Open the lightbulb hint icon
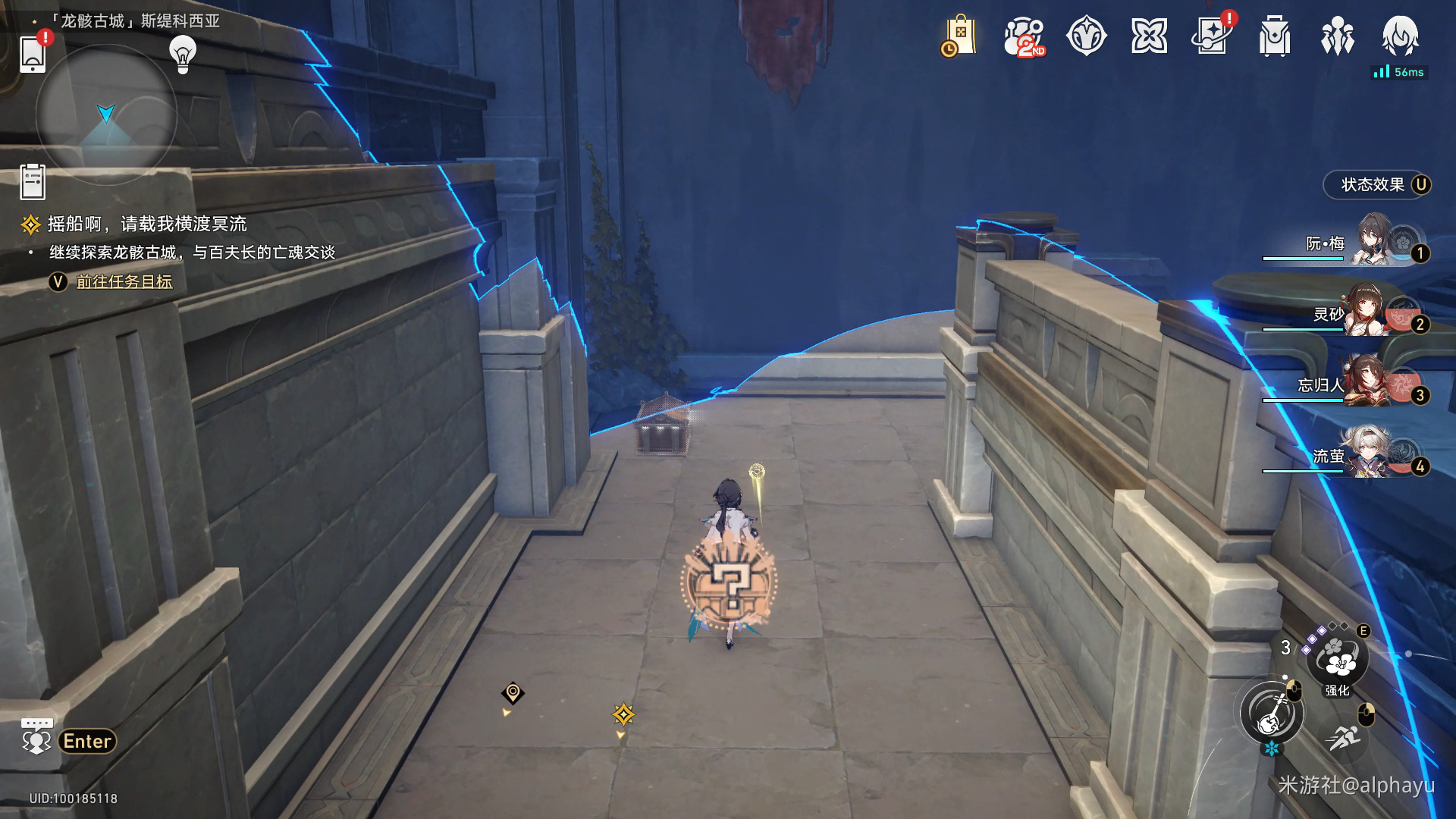Image resolution: width=1456 pixels, height=819 pixels. coord(183,54)
